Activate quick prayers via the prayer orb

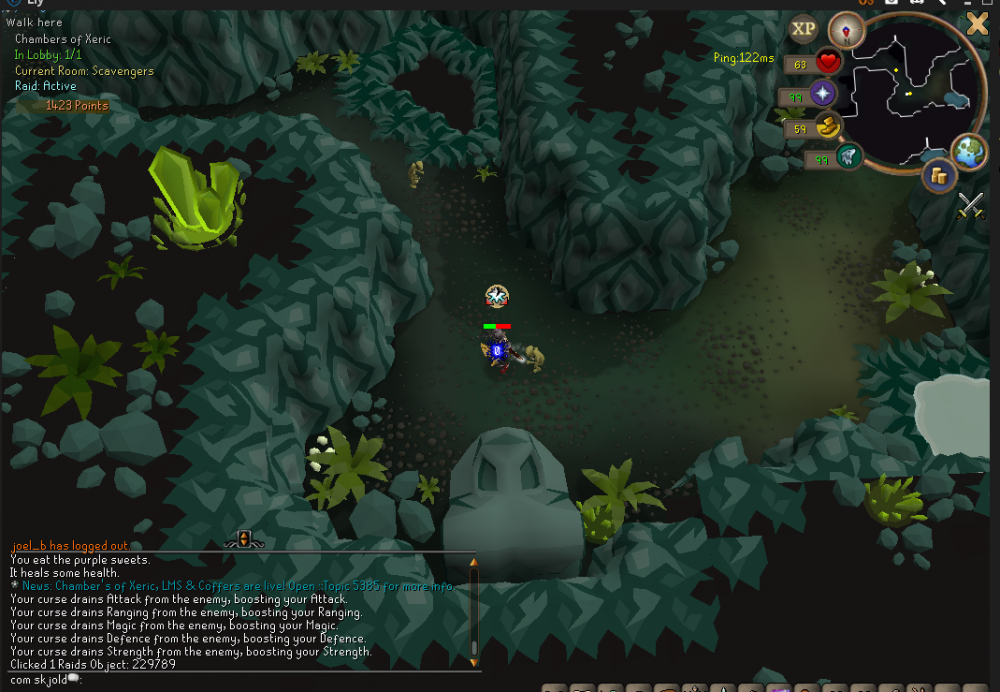823,95
